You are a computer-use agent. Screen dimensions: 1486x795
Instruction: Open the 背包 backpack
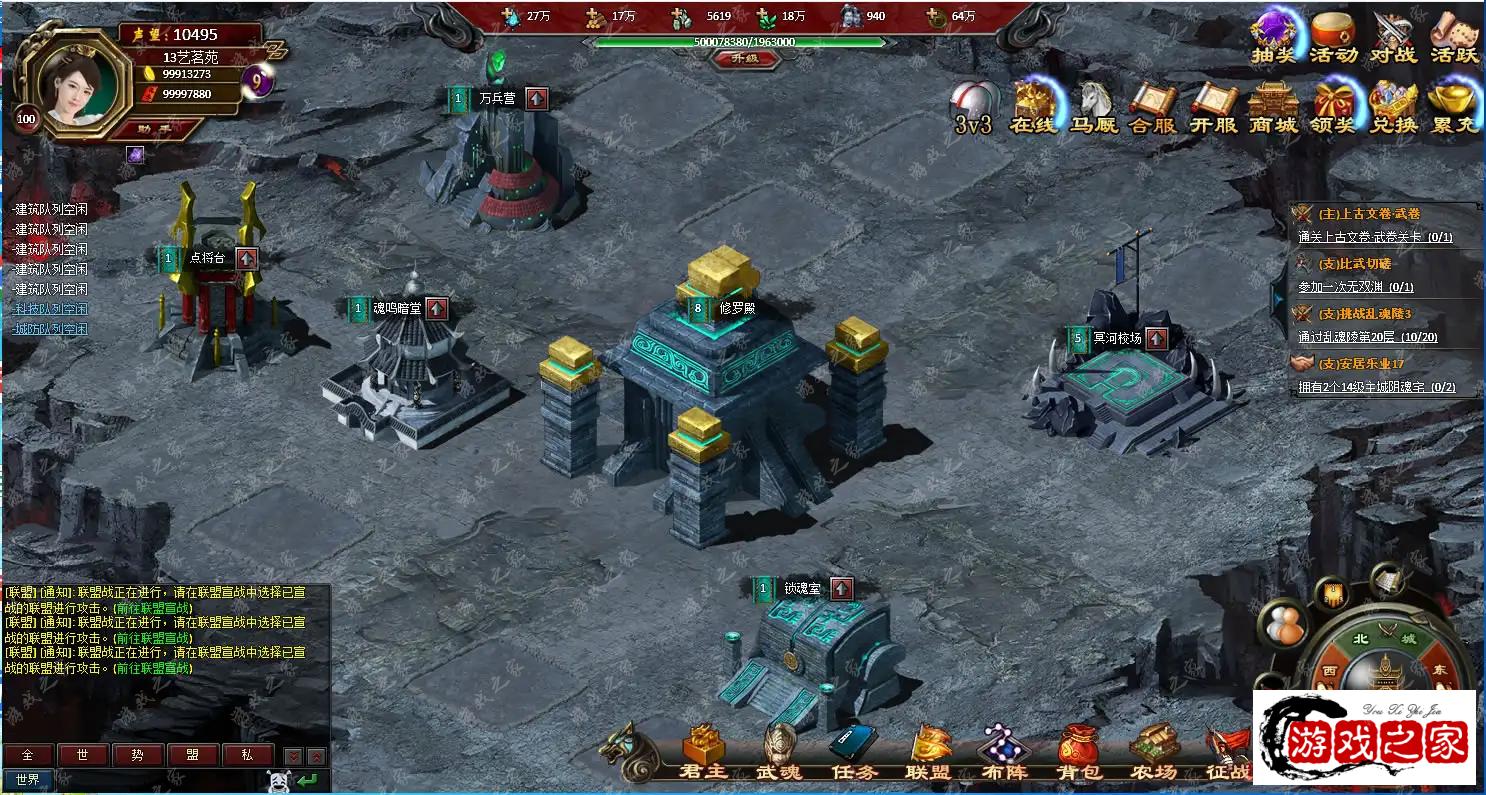pyautogui.click(x=1078, y=753)
